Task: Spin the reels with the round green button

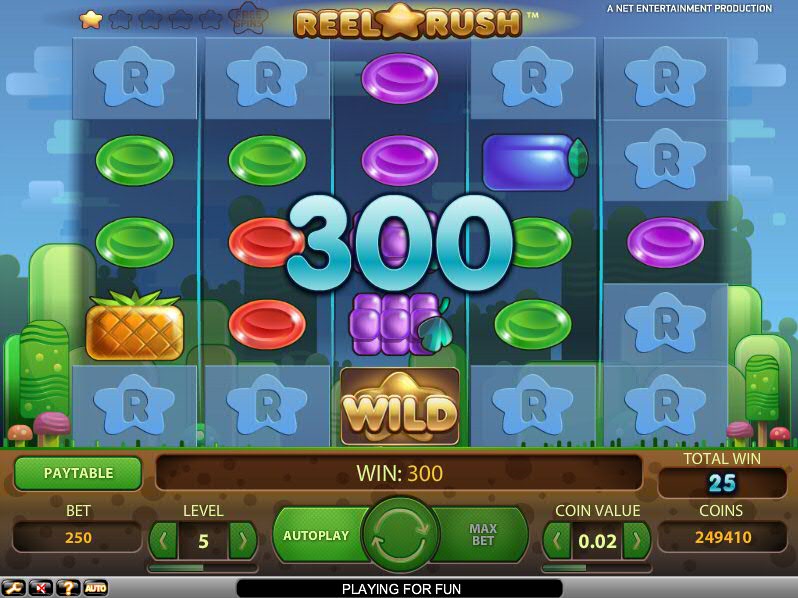Action: (400, 535)
